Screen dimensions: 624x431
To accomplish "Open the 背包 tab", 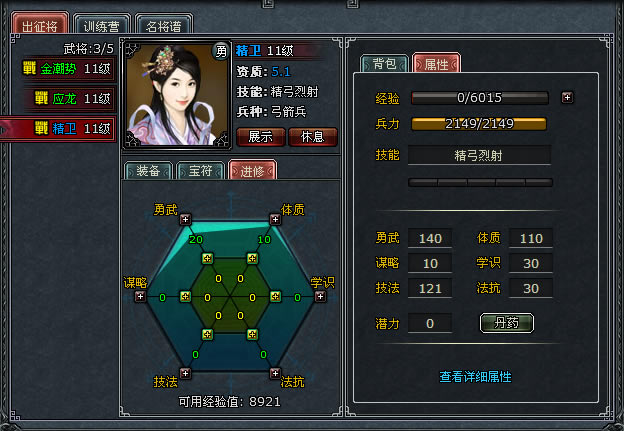I will [384, 64].
